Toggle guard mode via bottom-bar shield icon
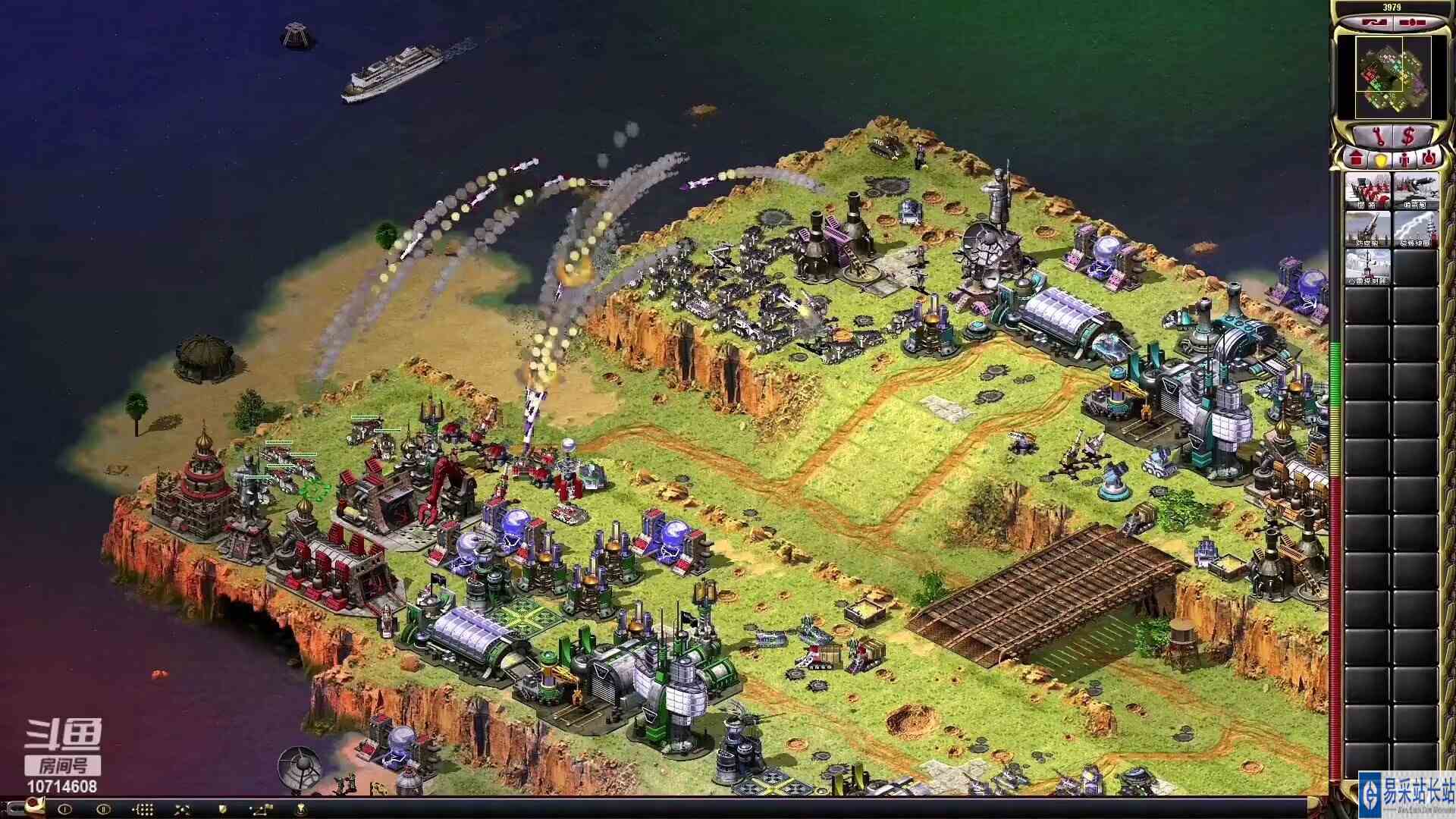This screenshot has width=1456, height=819. click(x=222, y=808)
